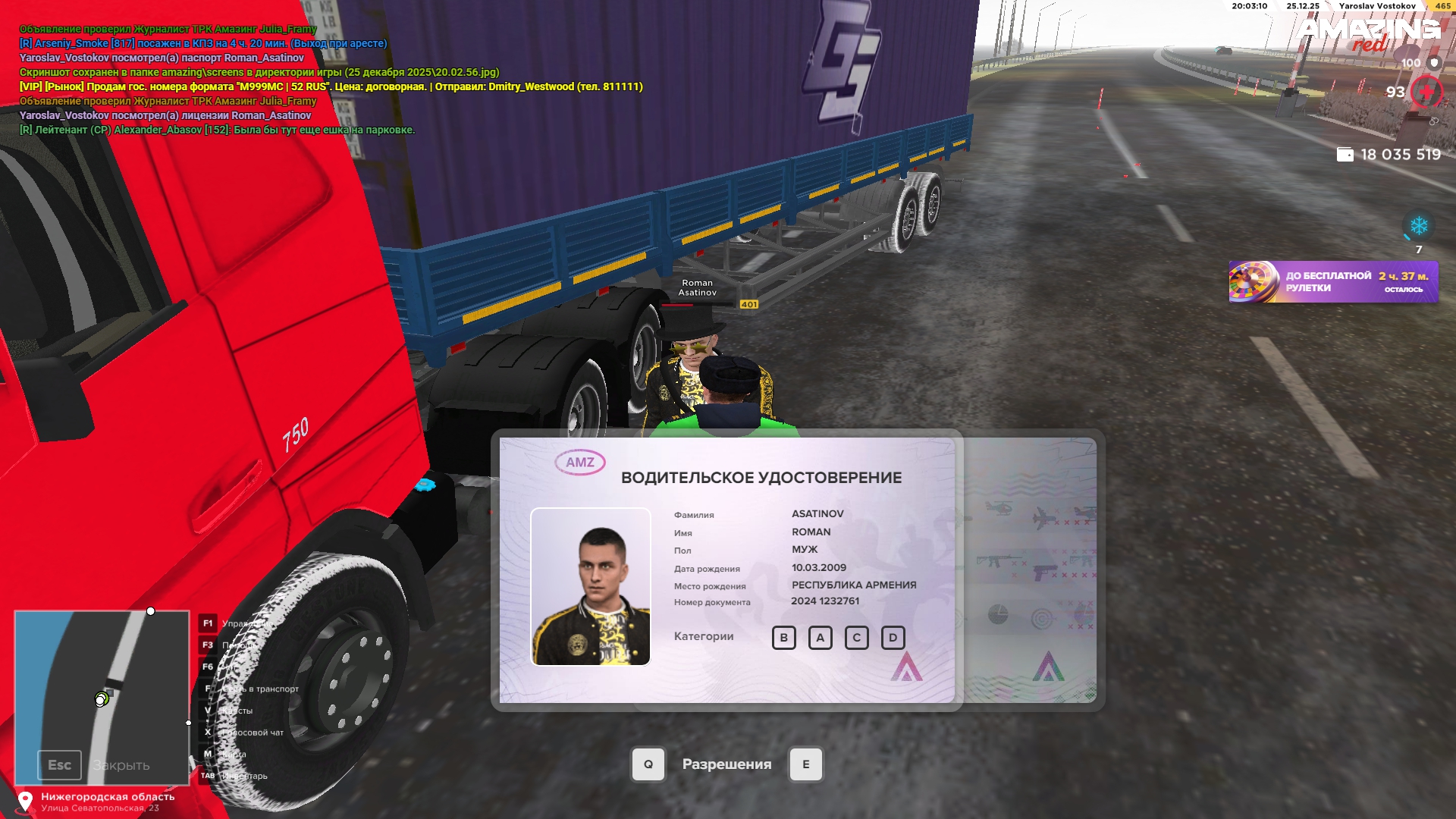Click the AMZ logo on the license
Image resolution: width=1456 pixels, height=819 pixels.
(x=580, y=463)
